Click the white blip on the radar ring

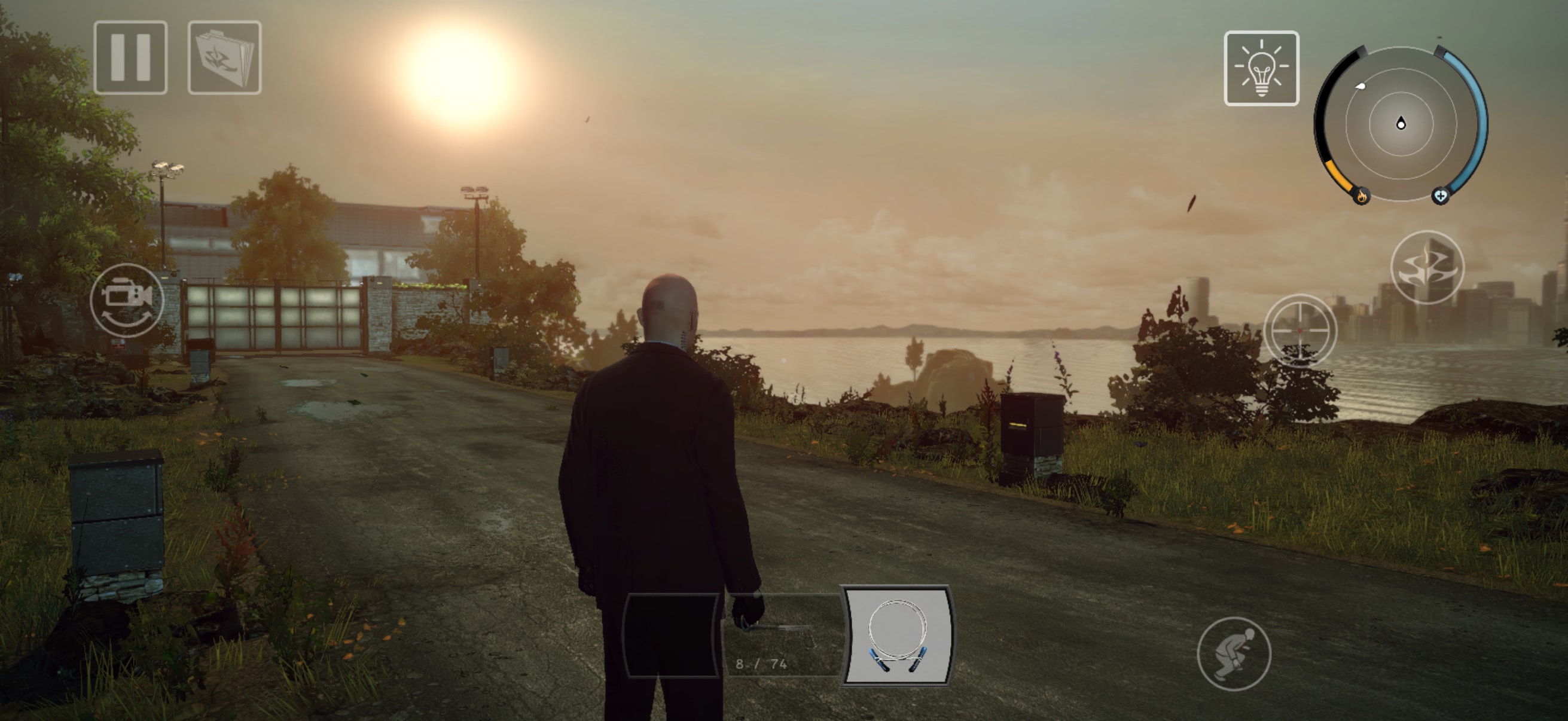point(1360,88)
